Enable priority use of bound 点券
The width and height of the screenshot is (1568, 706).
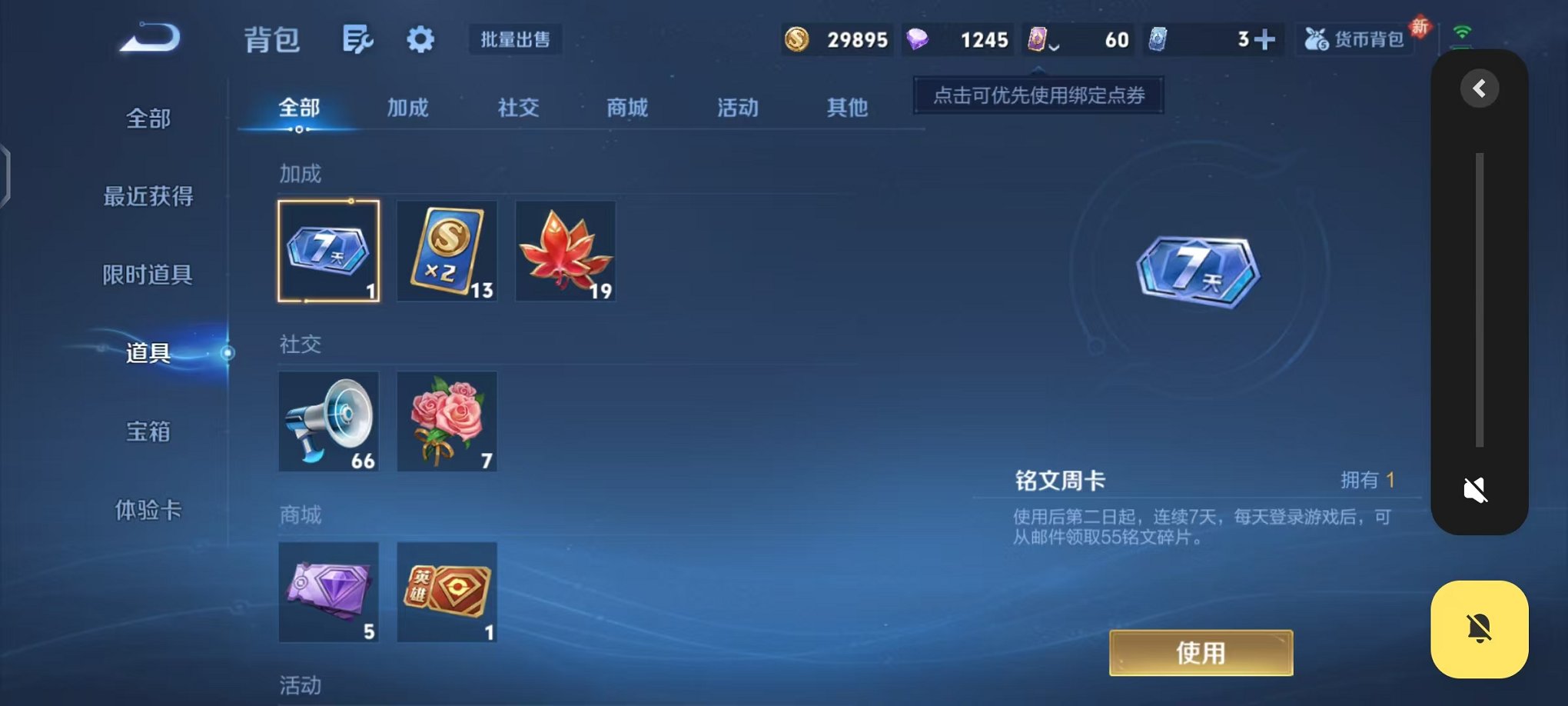click(x=1037, y=96)
